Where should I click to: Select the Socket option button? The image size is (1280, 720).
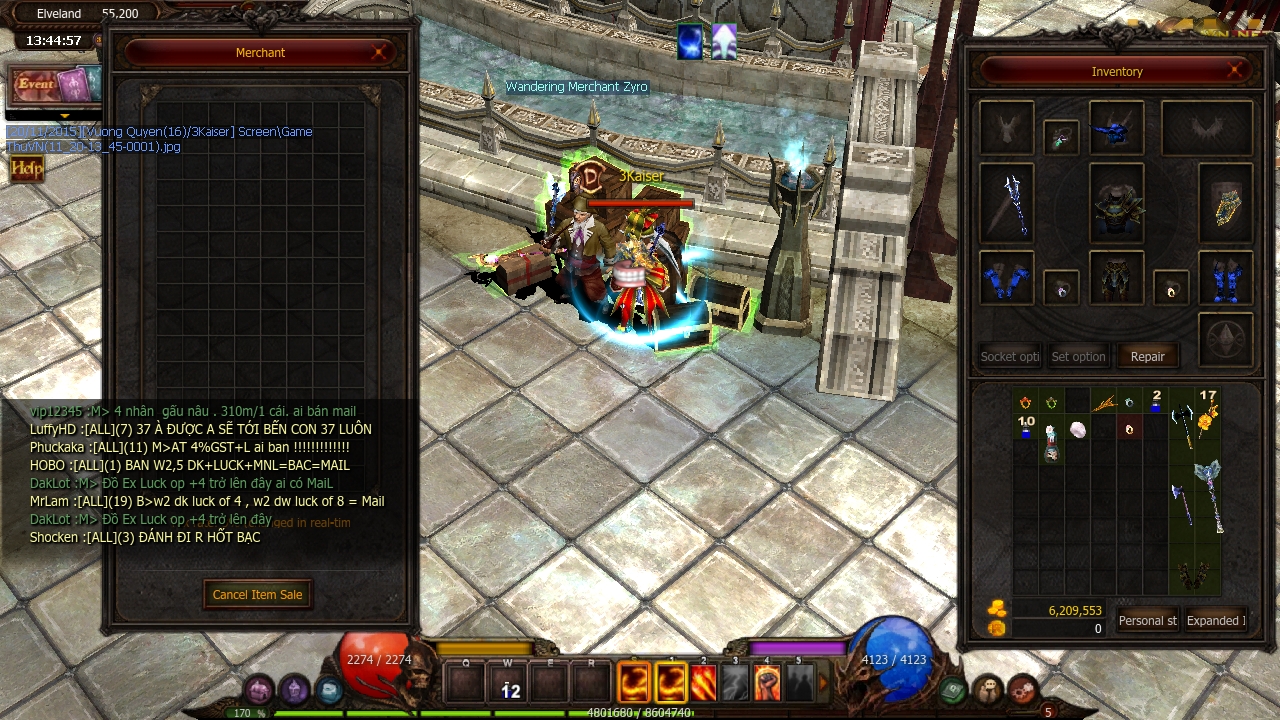tap(1008, 356)
